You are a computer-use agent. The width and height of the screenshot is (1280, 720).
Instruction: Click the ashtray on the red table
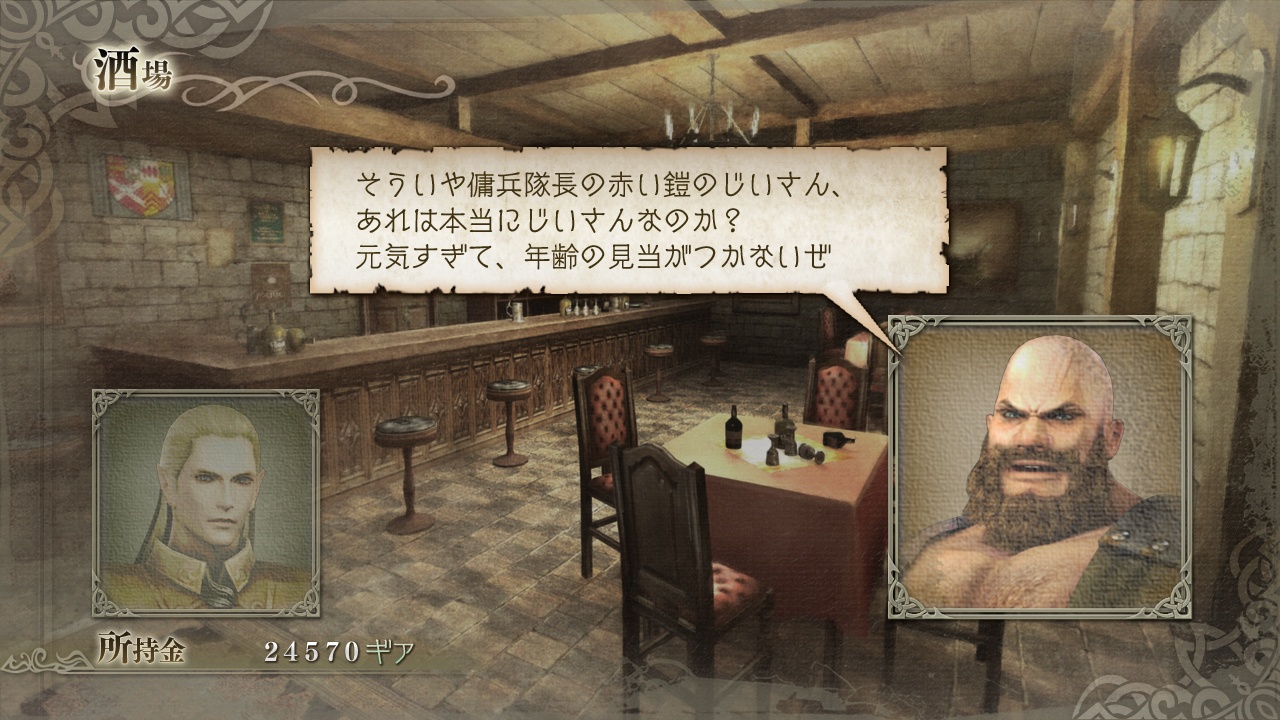pos(840,438)
